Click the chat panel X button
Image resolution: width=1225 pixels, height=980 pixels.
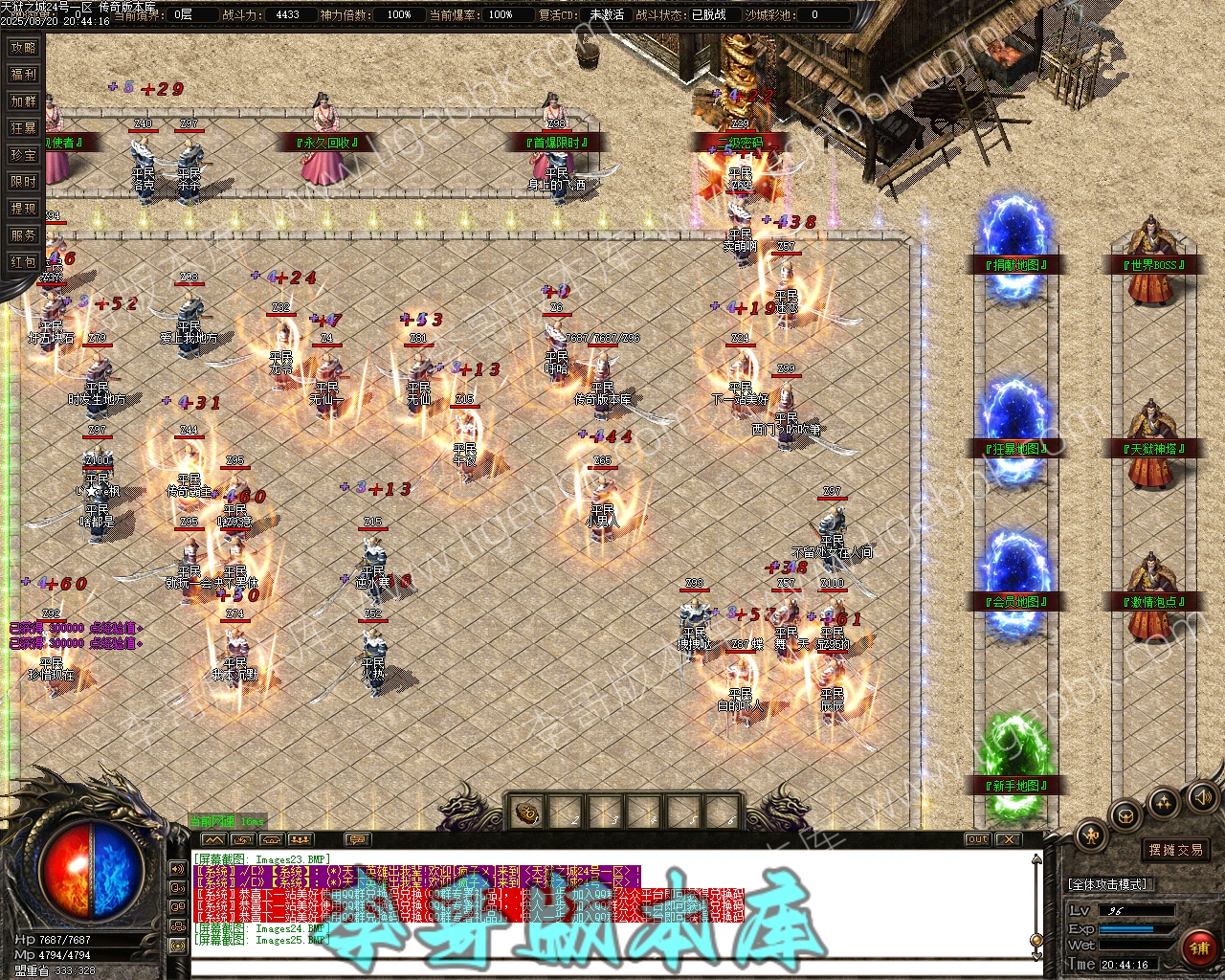point(1008,839)
